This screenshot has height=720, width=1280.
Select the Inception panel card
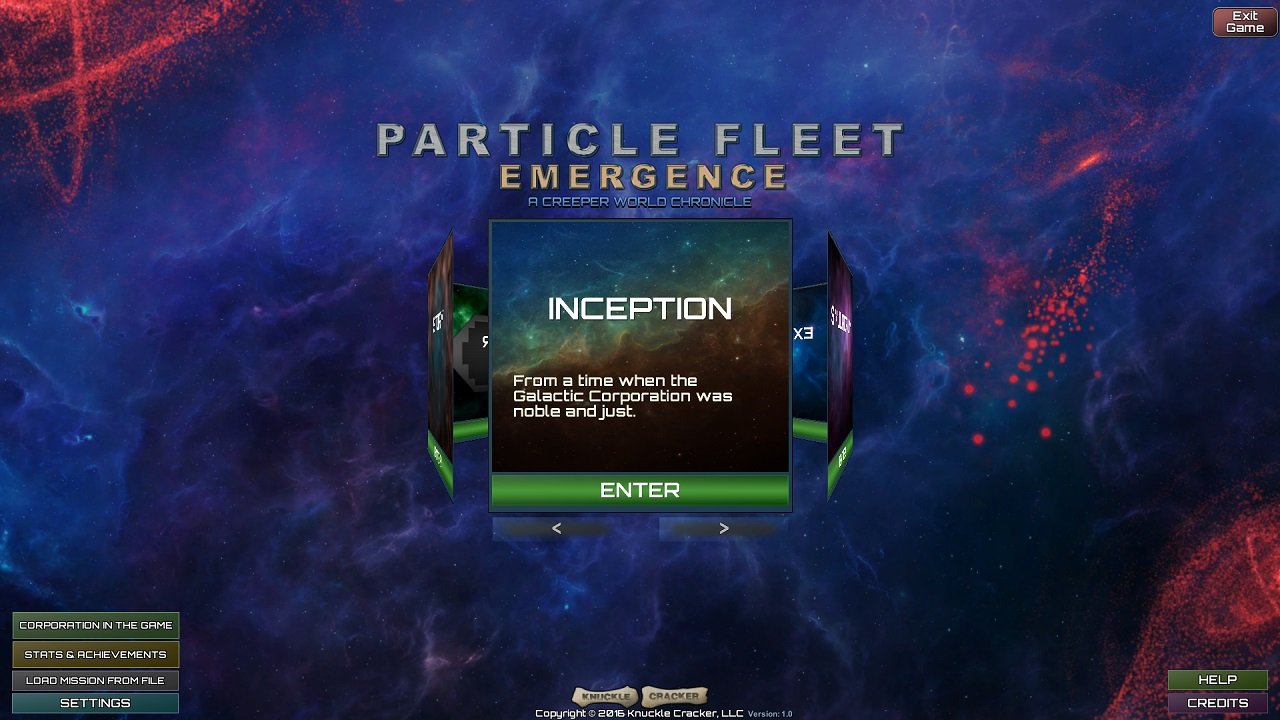point(640,345)
